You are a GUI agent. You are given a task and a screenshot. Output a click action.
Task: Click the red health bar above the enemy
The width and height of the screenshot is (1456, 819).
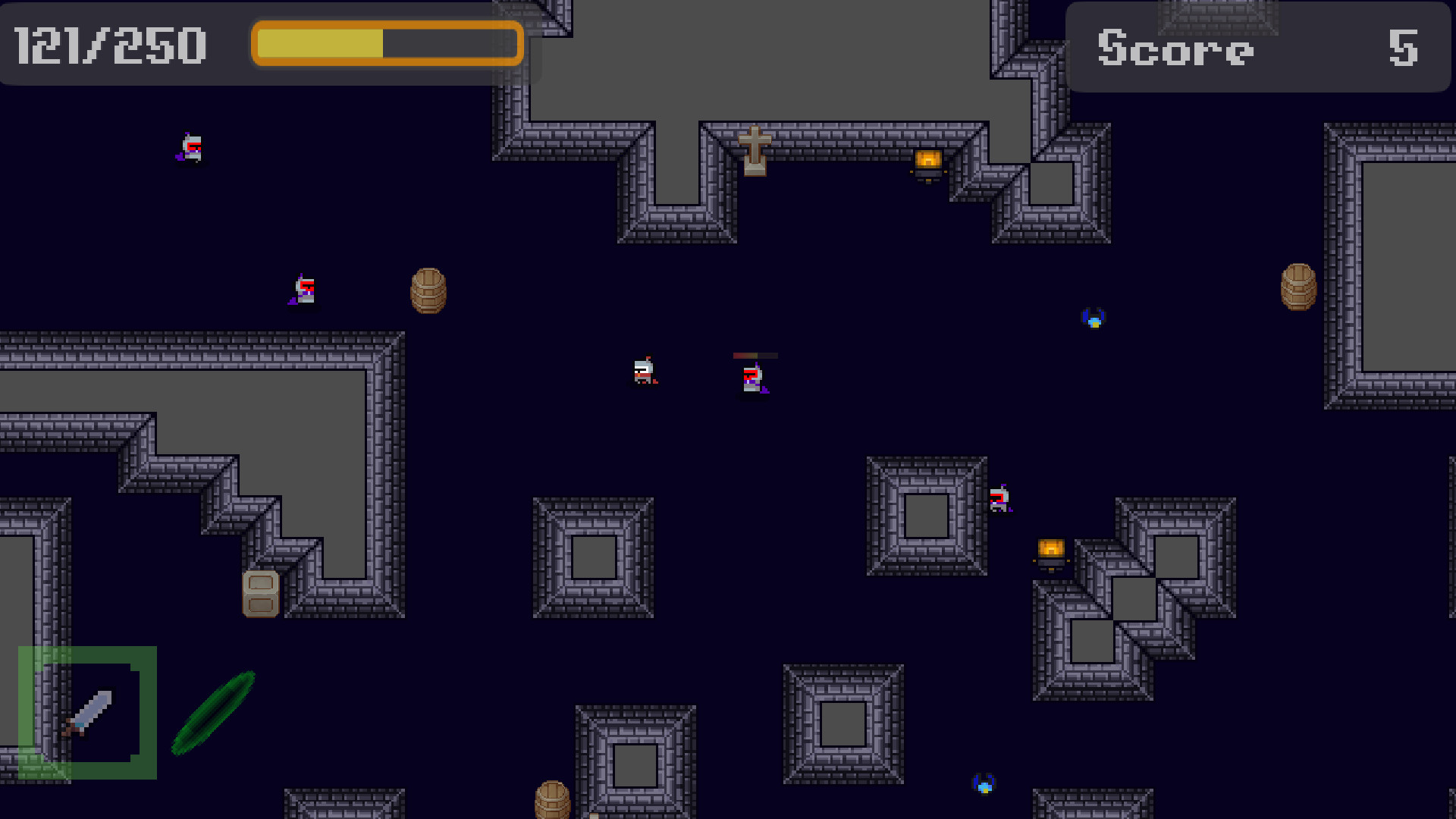click(755, 354)
